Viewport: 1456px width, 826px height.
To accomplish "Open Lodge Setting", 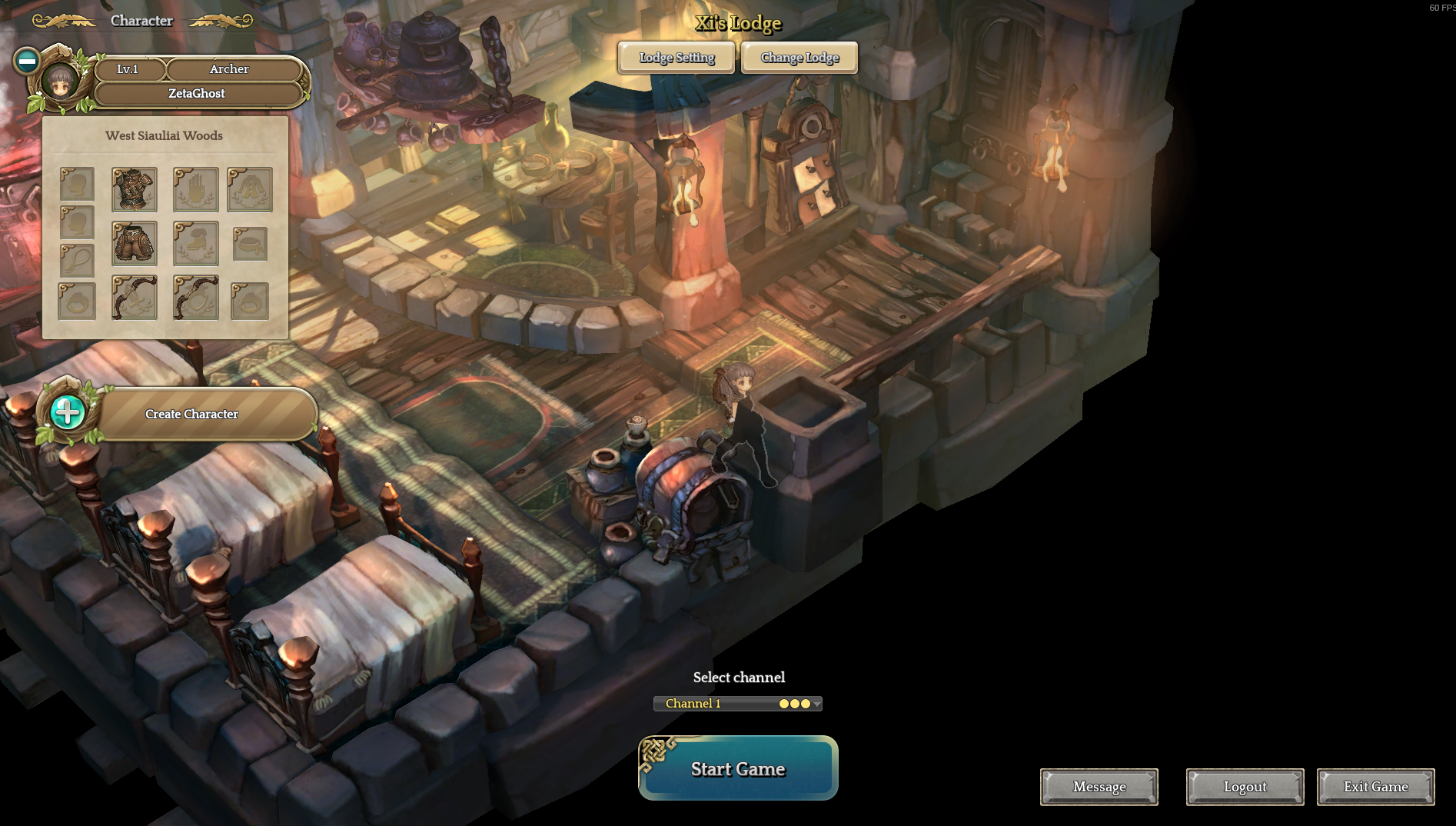I will click(x=676, y=58).
